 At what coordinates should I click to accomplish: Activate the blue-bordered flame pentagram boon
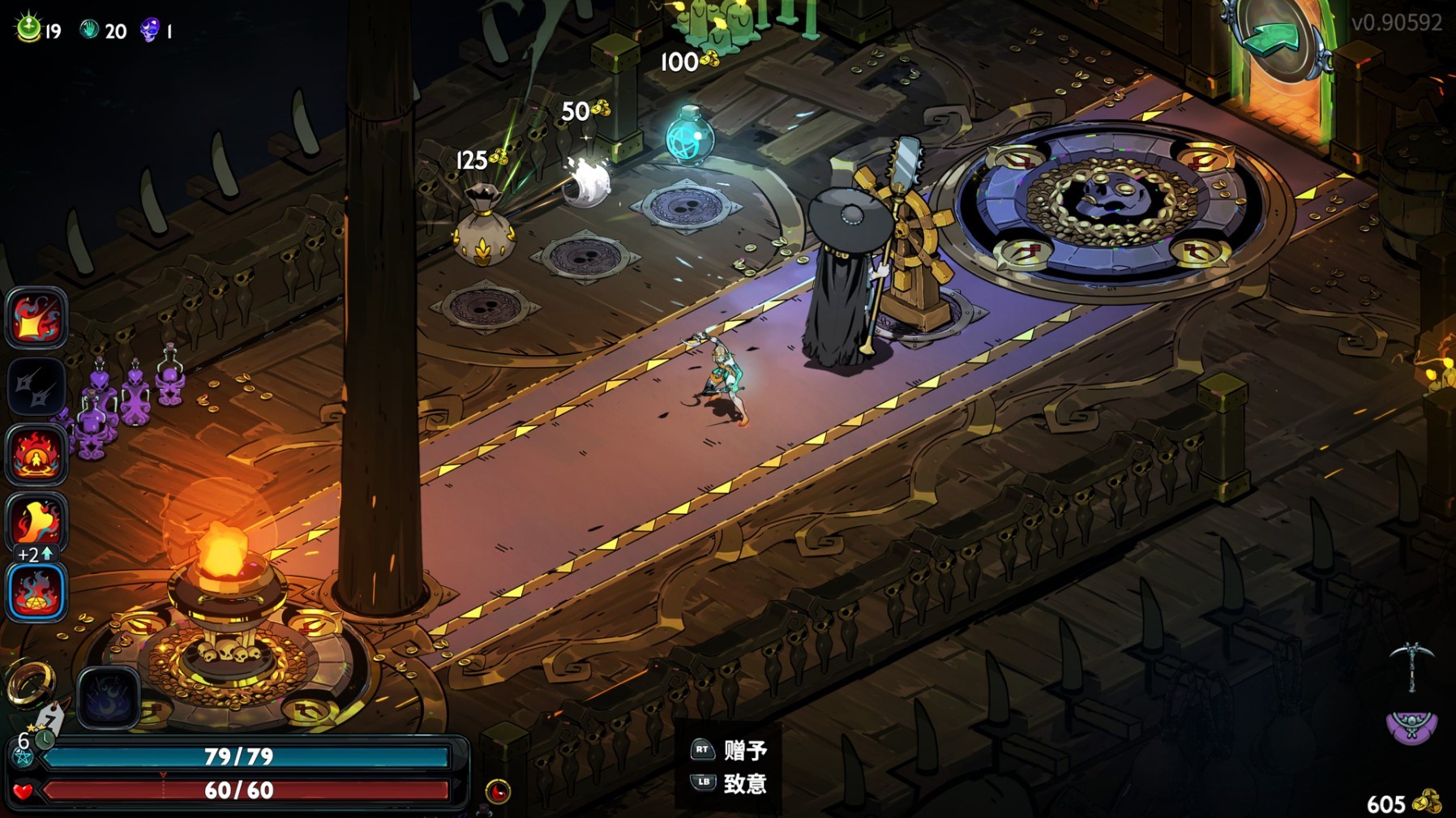pos(36,592)
